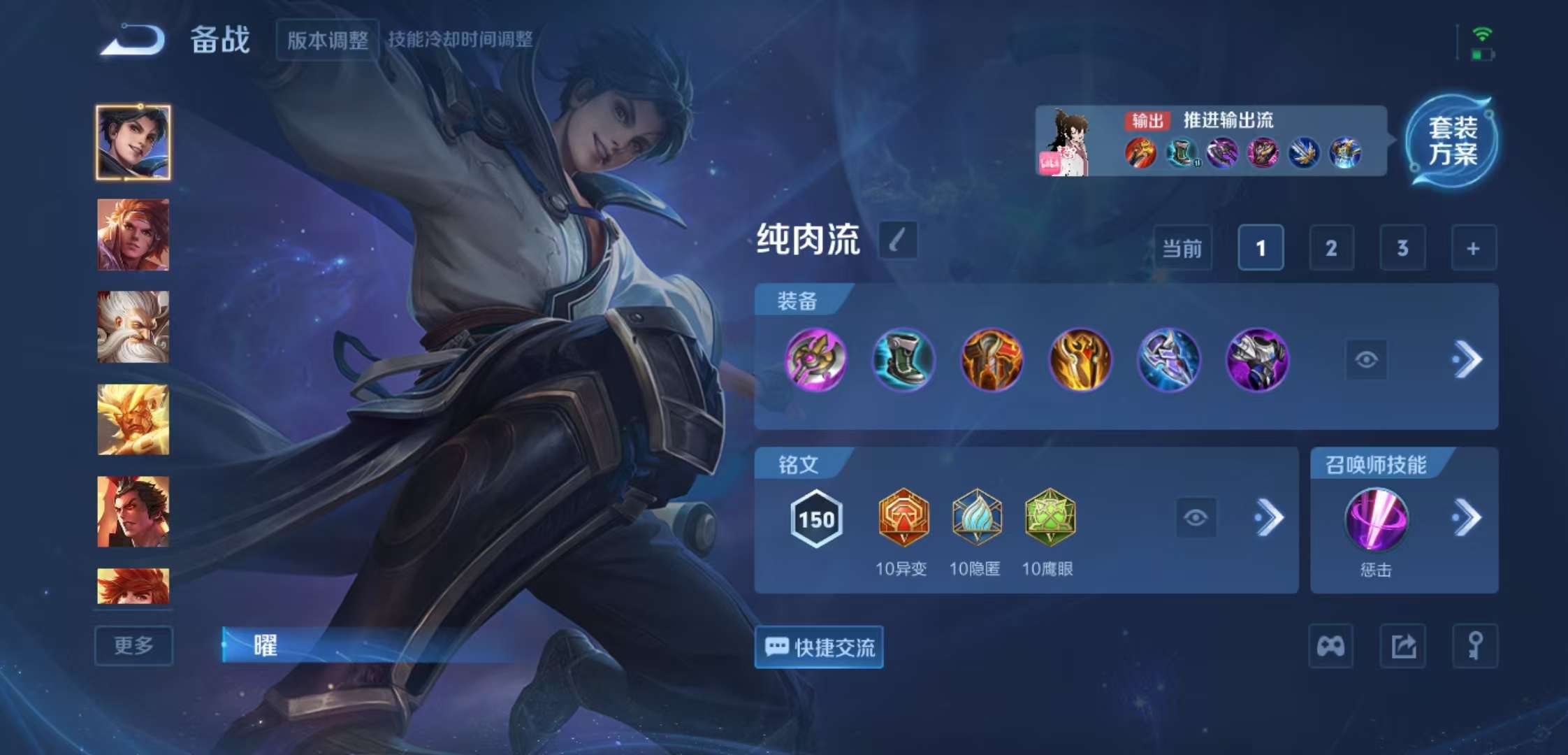Expand the equipment details arrow
Screen dimensions: 1568x755
pyautogui.click(x=1469, y=359)
